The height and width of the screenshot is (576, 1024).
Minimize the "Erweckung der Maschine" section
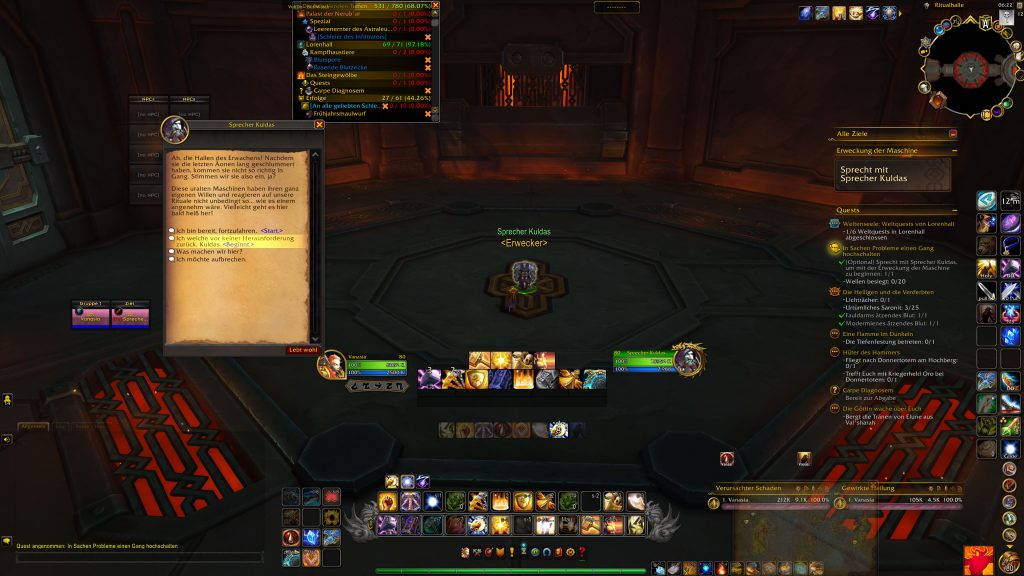pyautogui.click(x=953, y=151)
